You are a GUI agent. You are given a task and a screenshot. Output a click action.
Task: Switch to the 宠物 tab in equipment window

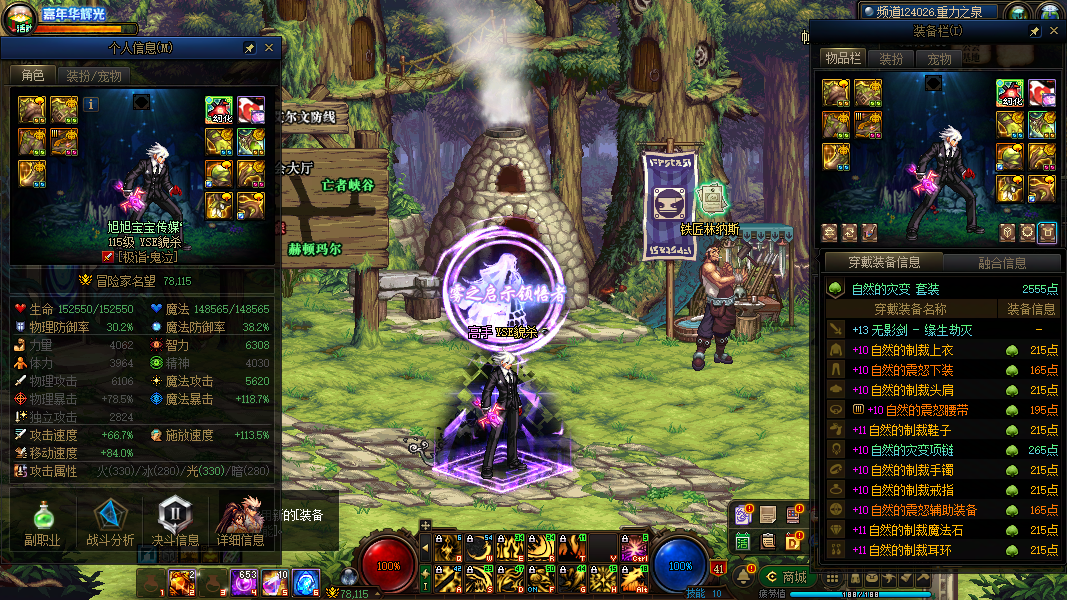(940, 59)
